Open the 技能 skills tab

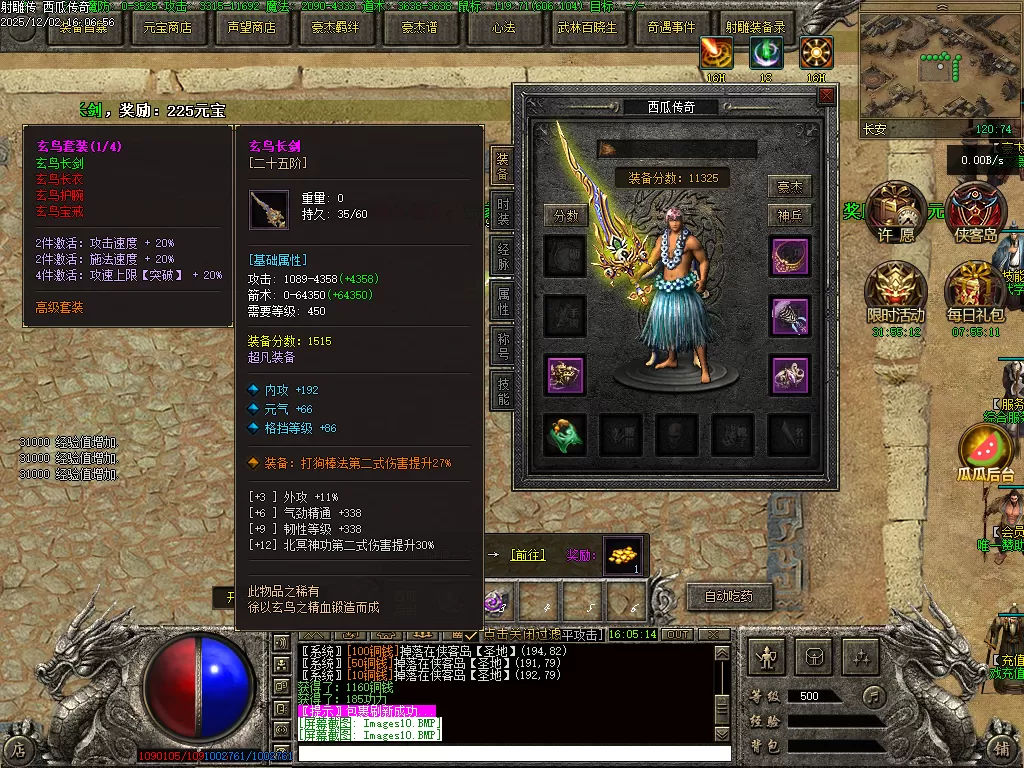pos(503,390)
